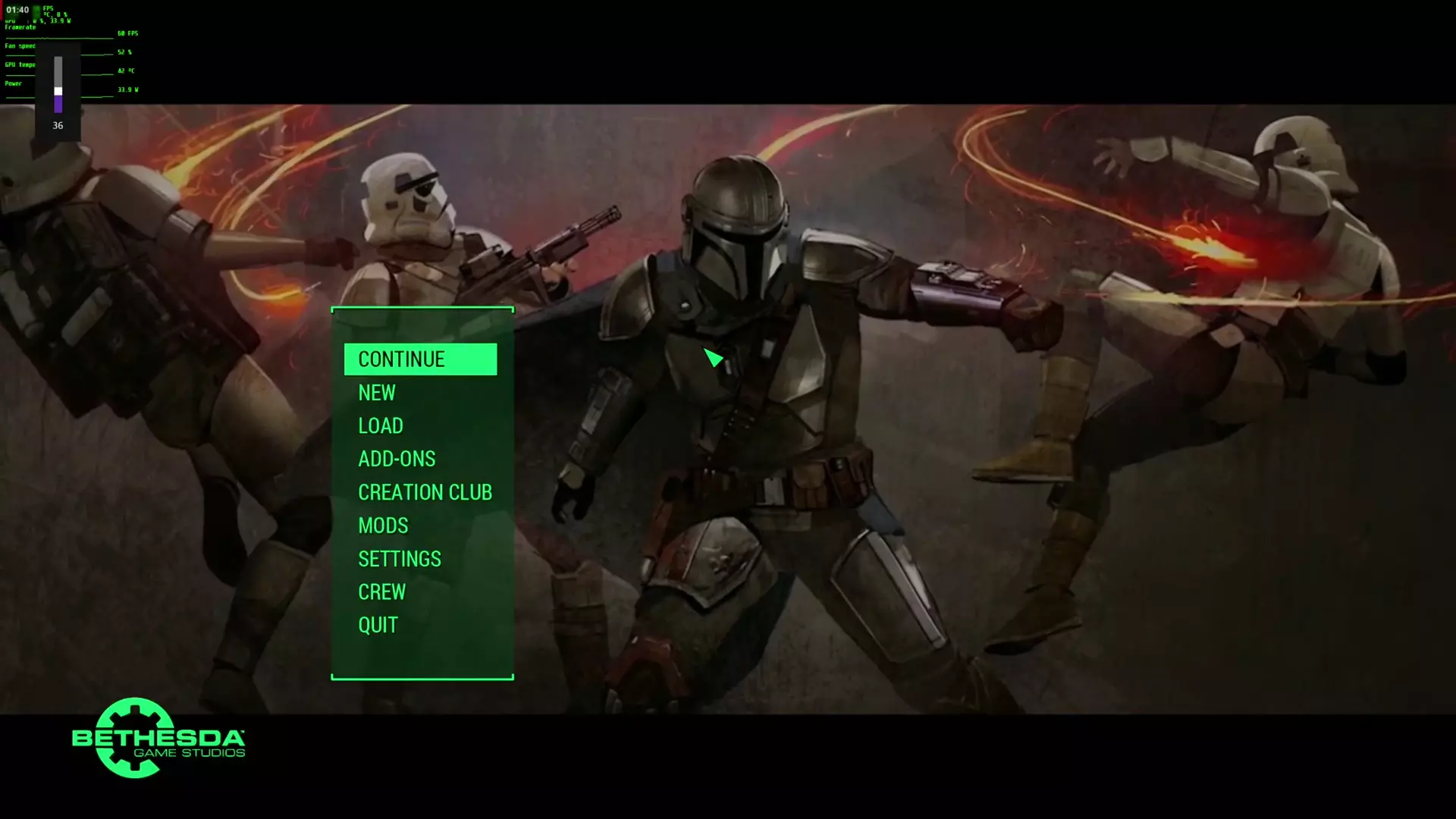The height and width of the screenshot is (819, 1456).
Task: Select the Add-Ons entry
Action: tap(397, 459)
